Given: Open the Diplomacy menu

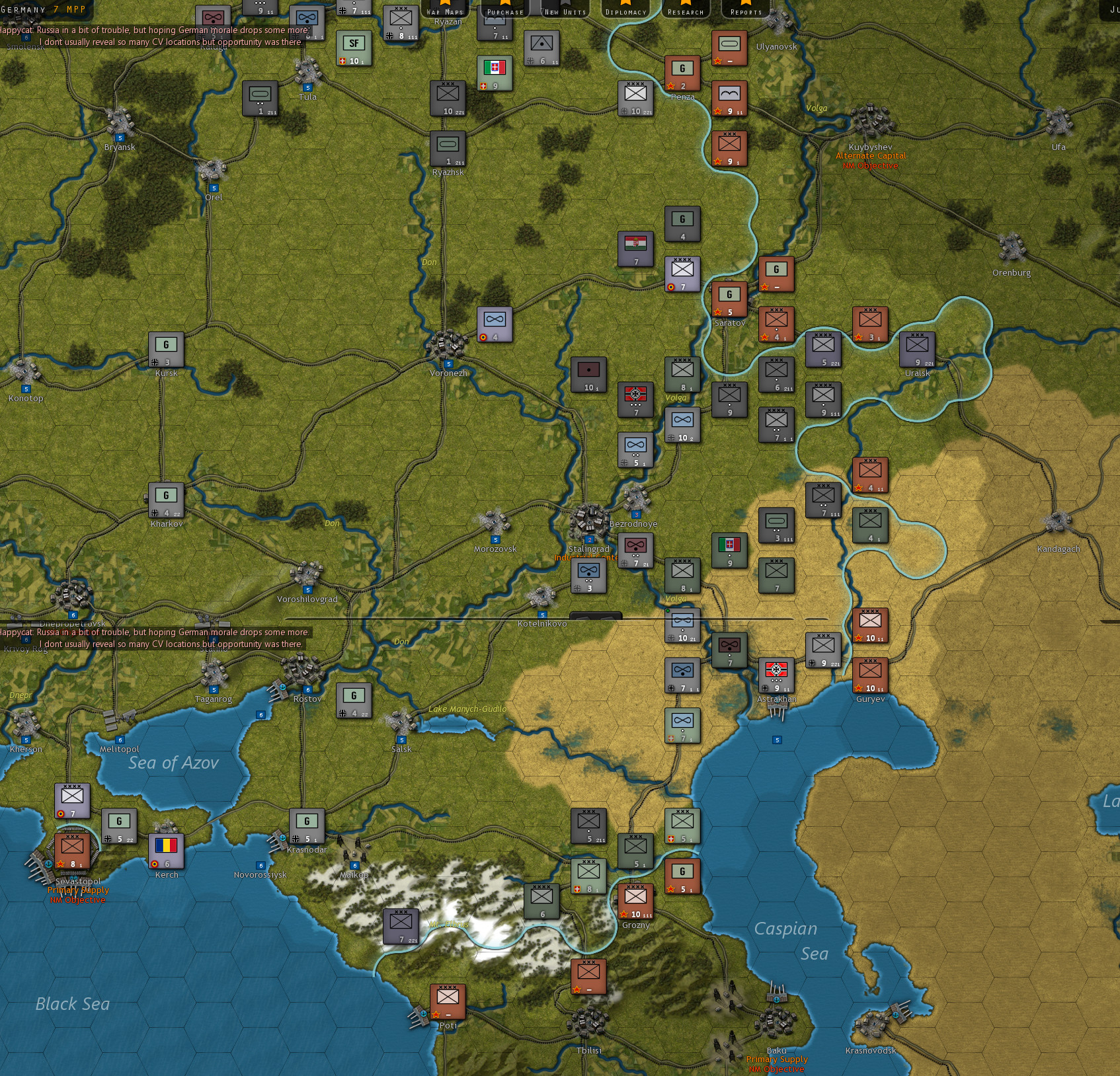Looking at the screenshot, I should (x=627, y=11).
